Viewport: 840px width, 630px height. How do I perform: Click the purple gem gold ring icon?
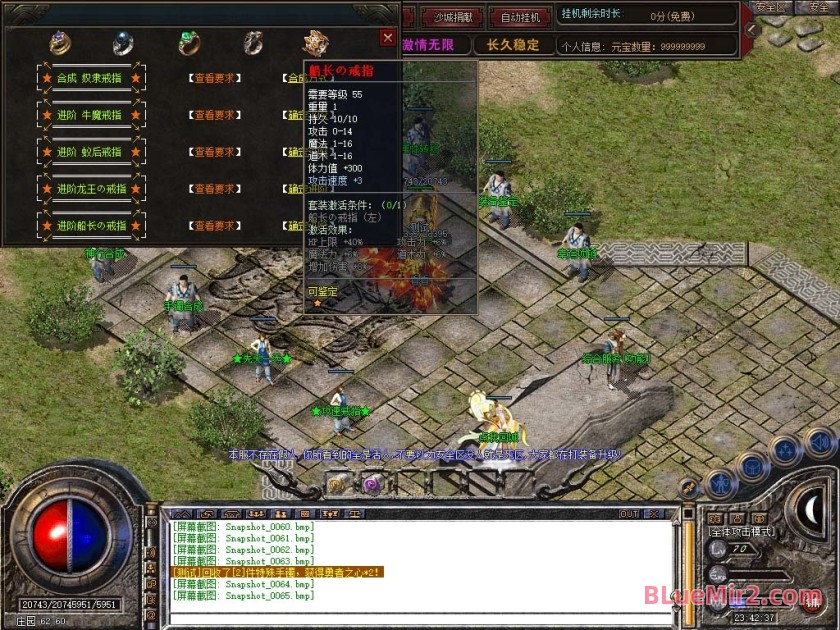tap(60, 43)
